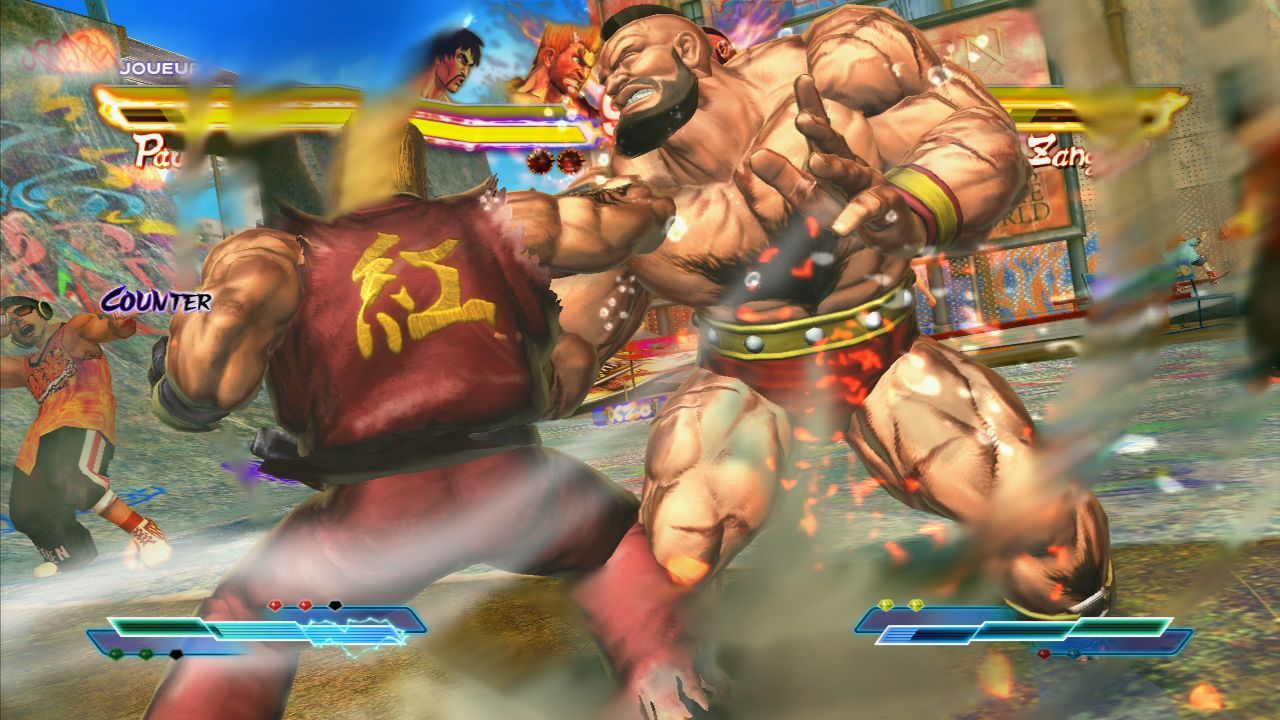Select the black-haired partner portrait
Viewport: 1280px width, 720px height.
452,64
